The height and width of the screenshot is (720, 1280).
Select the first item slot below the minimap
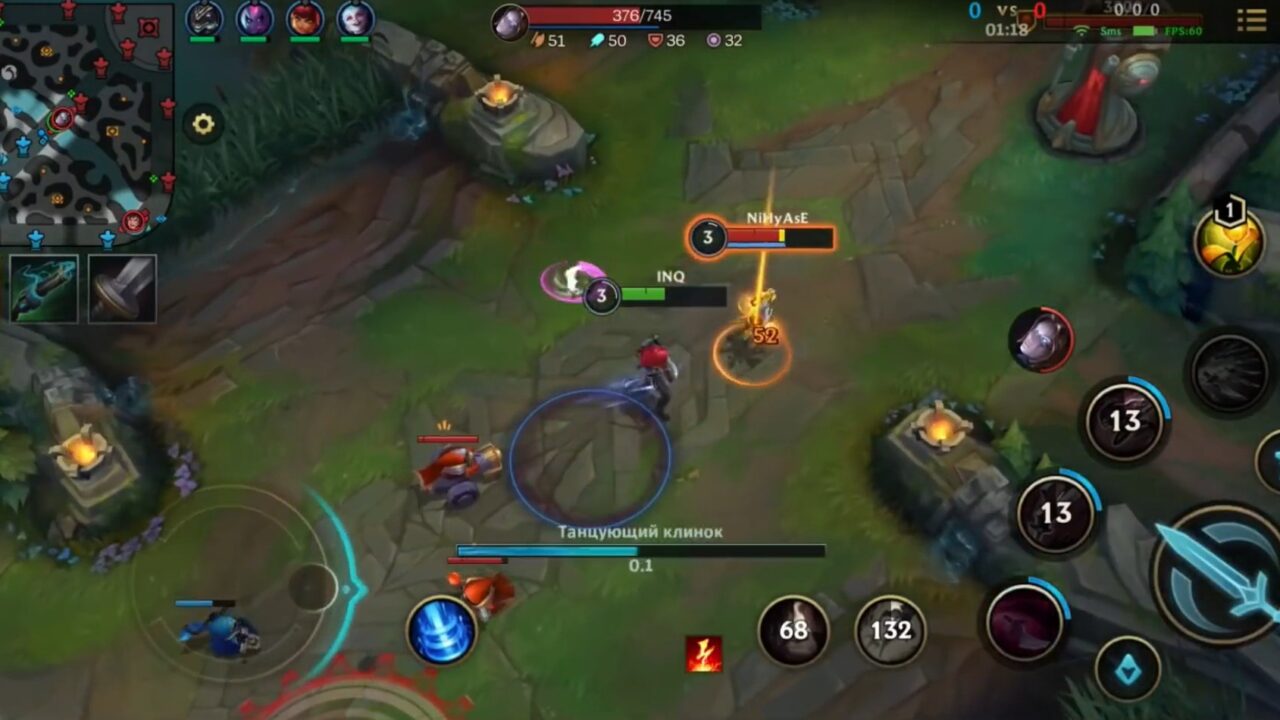42,289
